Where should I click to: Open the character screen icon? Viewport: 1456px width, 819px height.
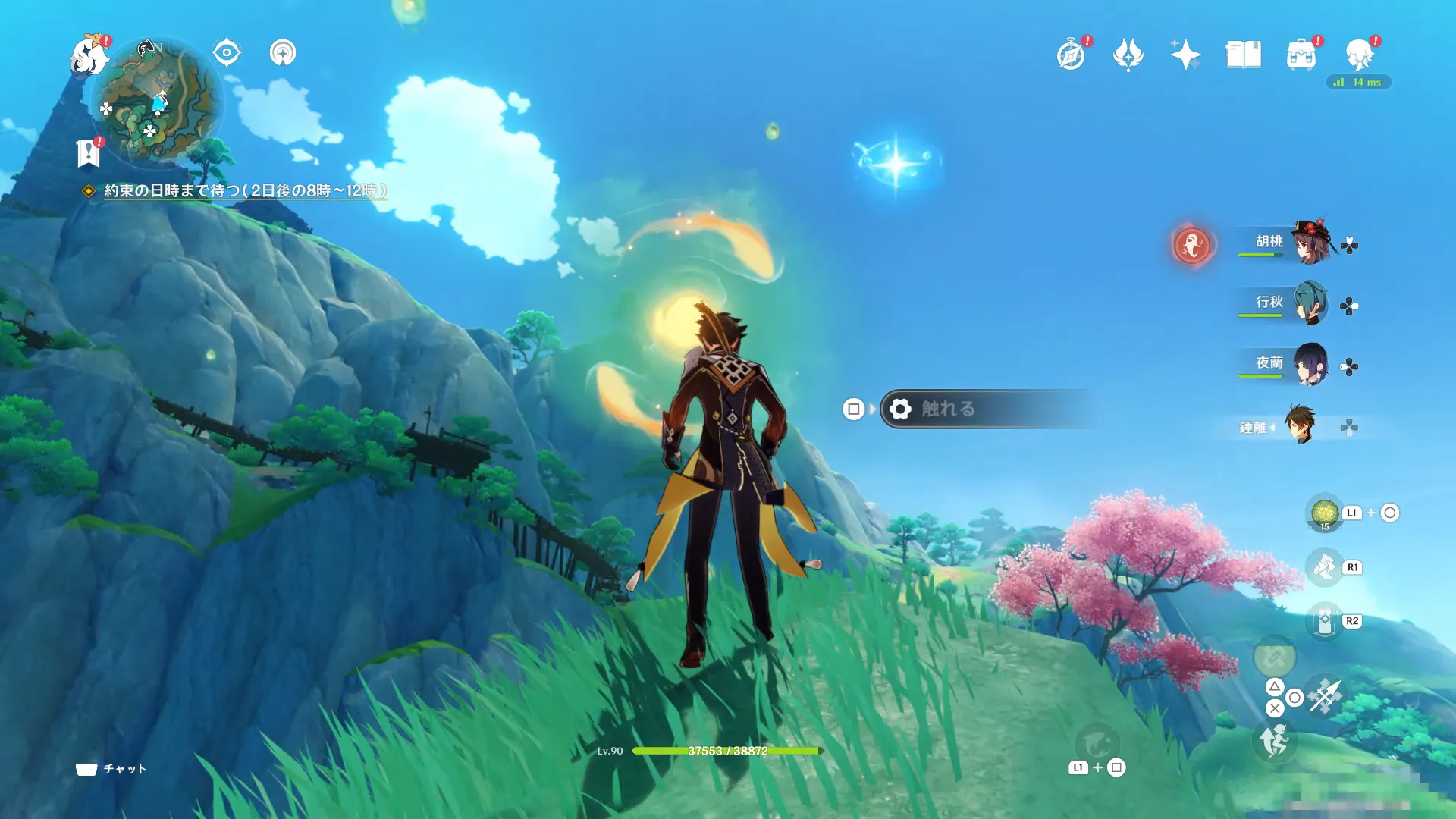1359,55
